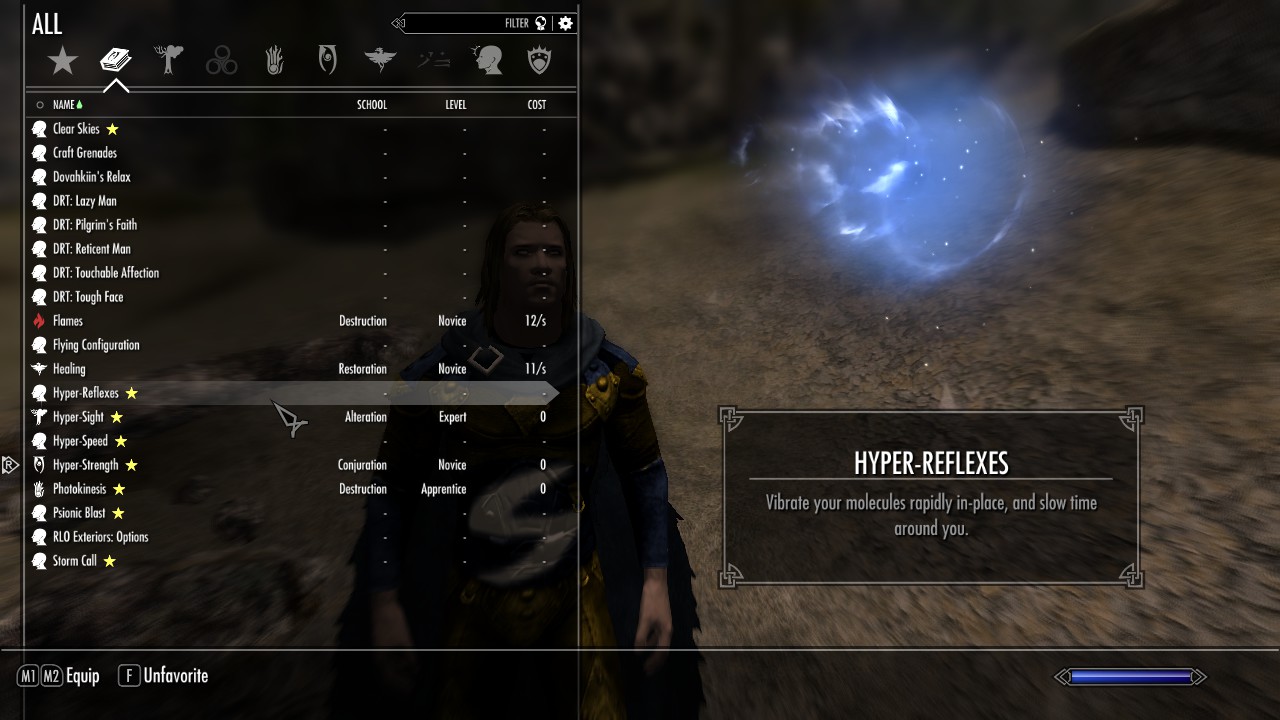Open the Alteration tree-icon category tab

(169, 61)
